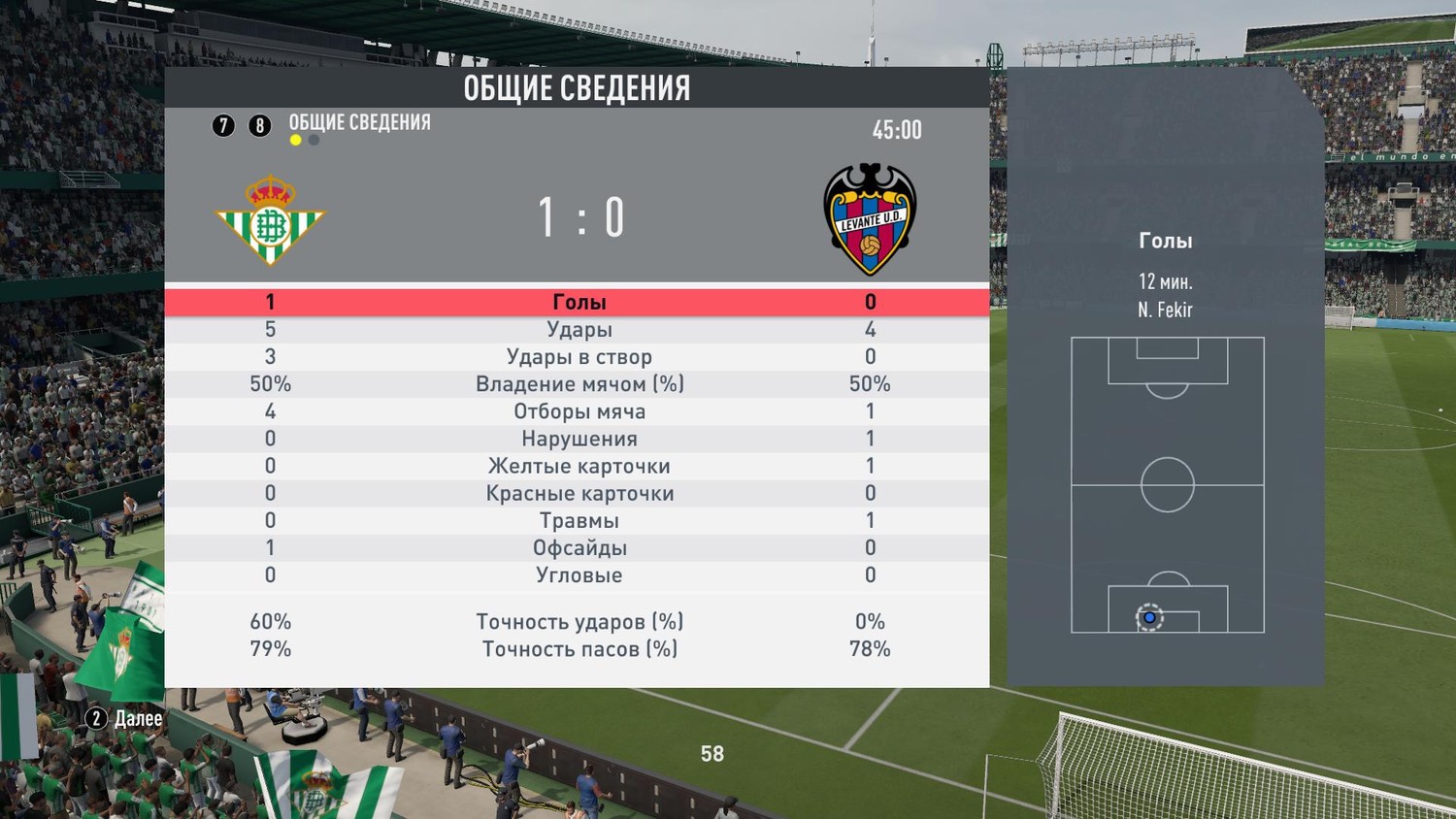The image size is (1456, 819).
Task: Show the Офсайды statistic
Action: [579, 547]
